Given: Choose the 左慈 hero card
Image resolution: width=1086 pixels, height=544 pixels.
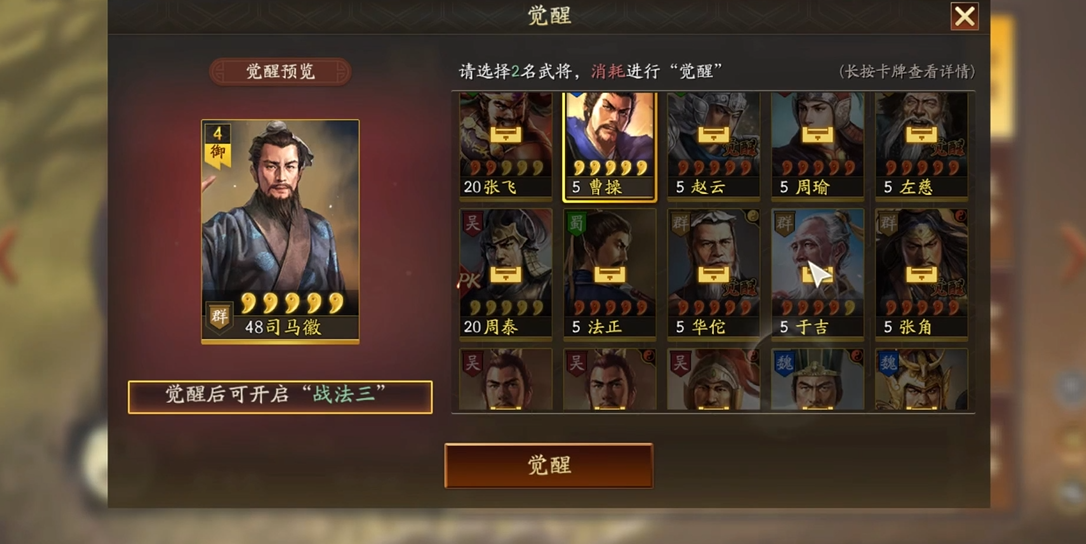Looking at the screenshot, I should pyautogui.click(x=921, y=146).
